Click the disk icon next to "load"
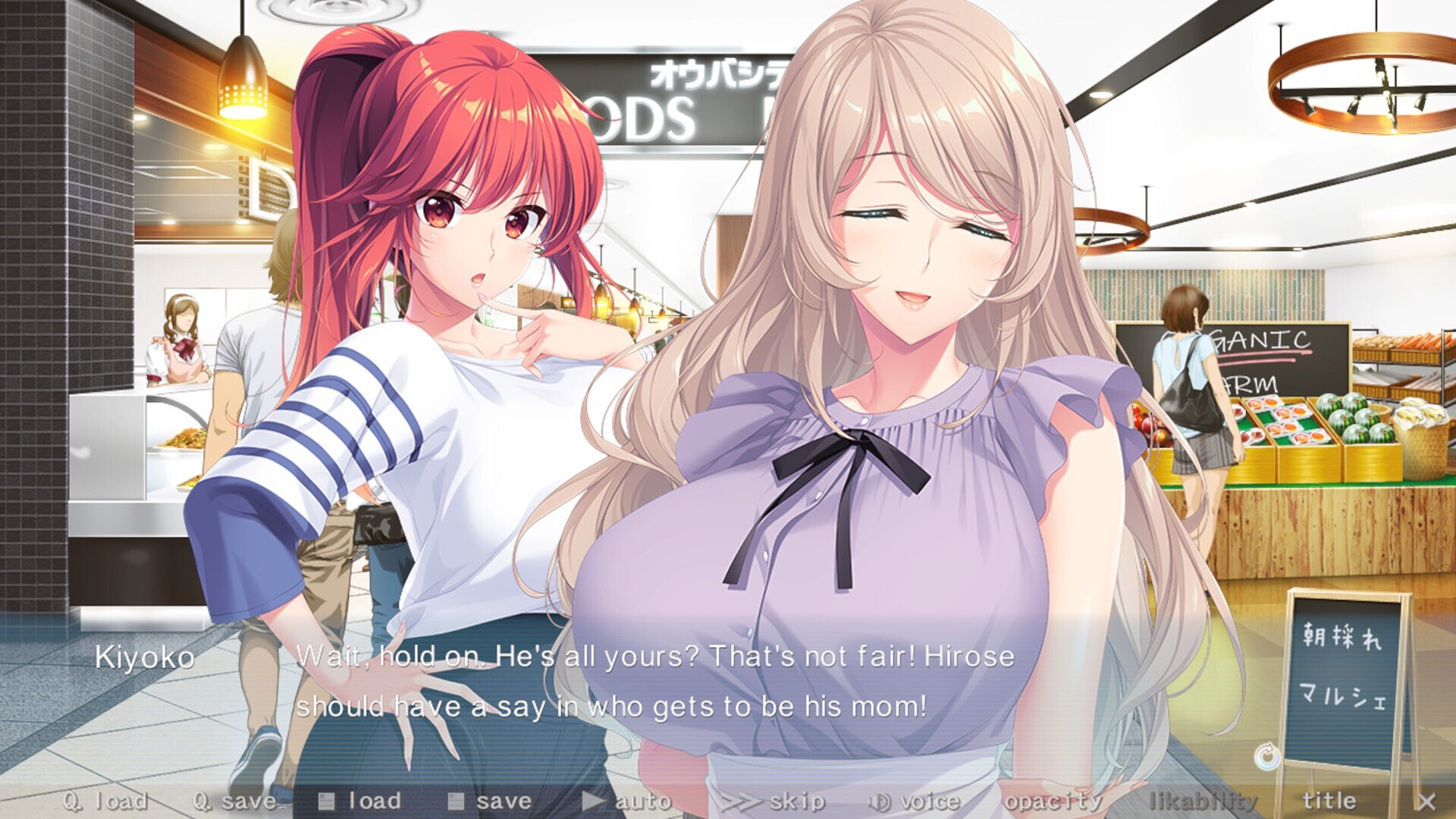Screen dimensions: 1456x819 tap(328, 800)
